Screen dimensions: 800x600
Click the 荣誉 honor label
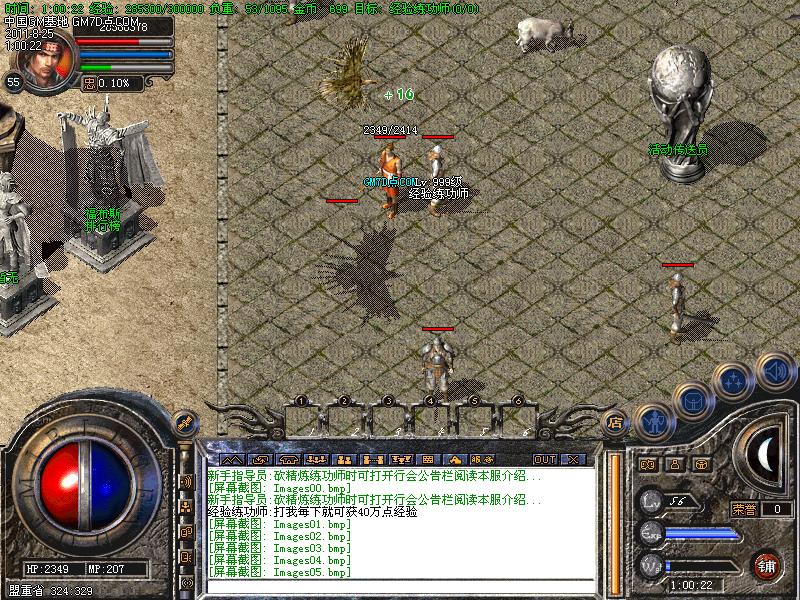743,508
